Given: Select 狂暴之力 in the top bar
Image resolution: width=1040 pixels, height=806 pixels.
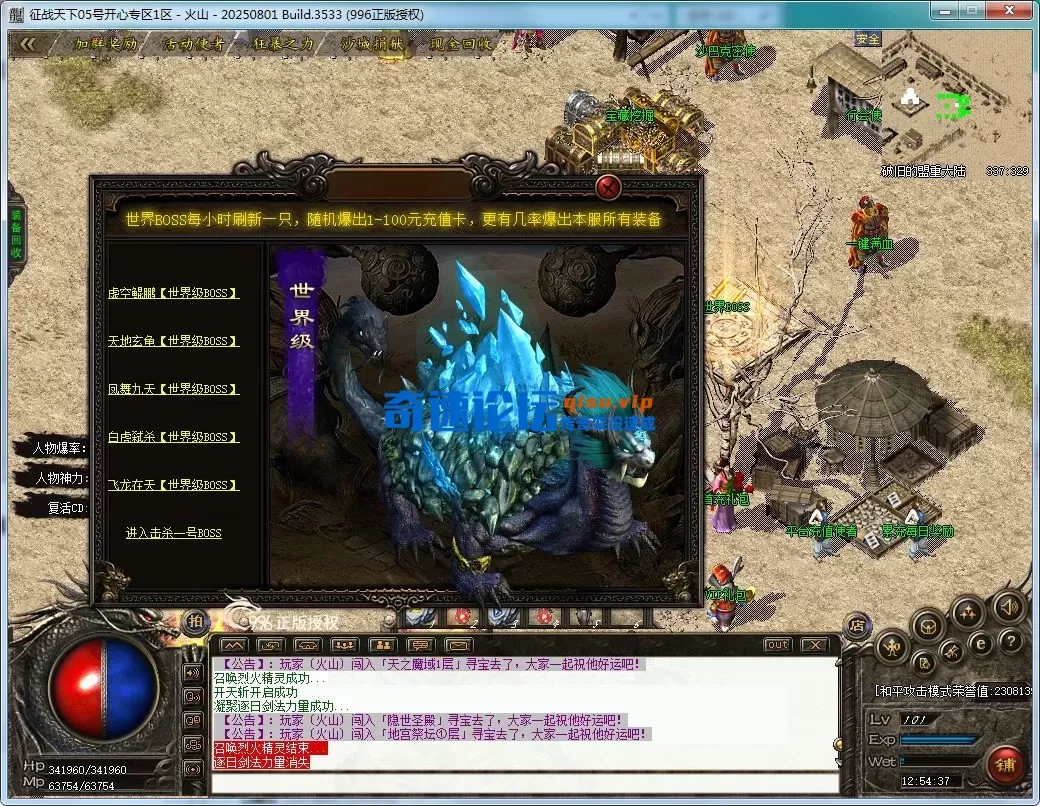Looking at the screenshot, I should [283, 44].
